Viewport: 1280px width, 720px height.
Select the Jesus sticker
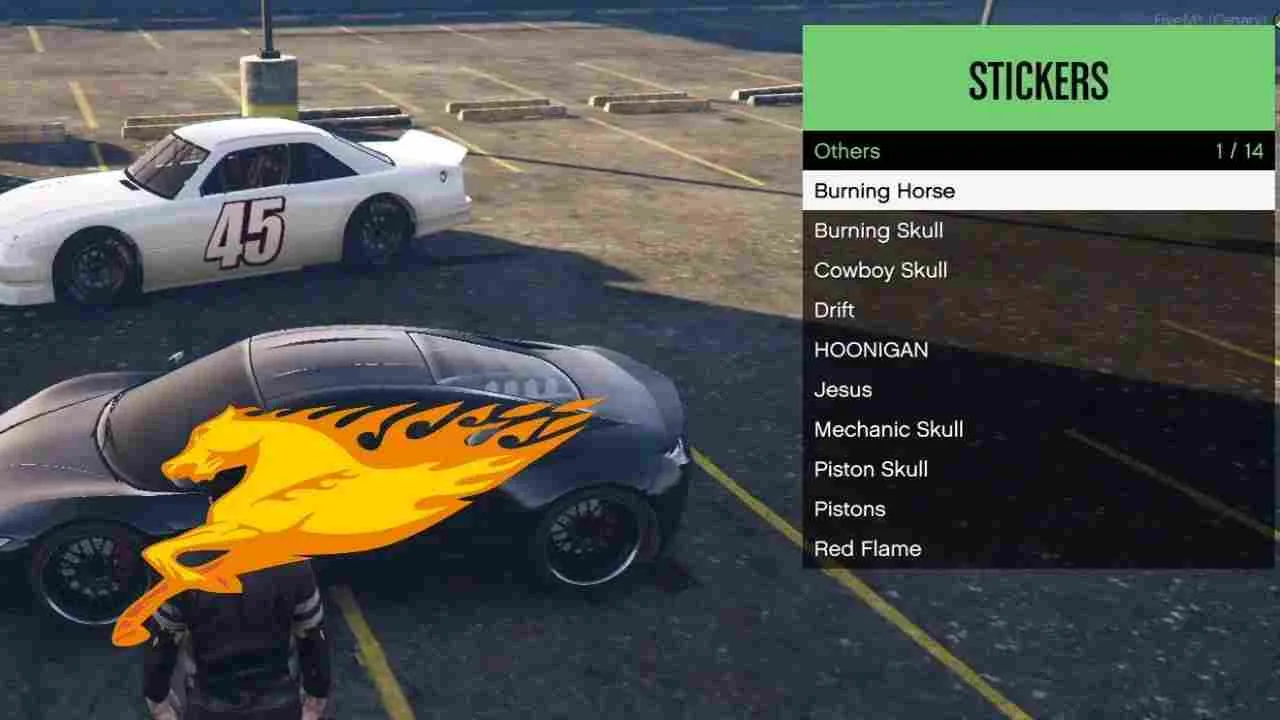(845, 390)
